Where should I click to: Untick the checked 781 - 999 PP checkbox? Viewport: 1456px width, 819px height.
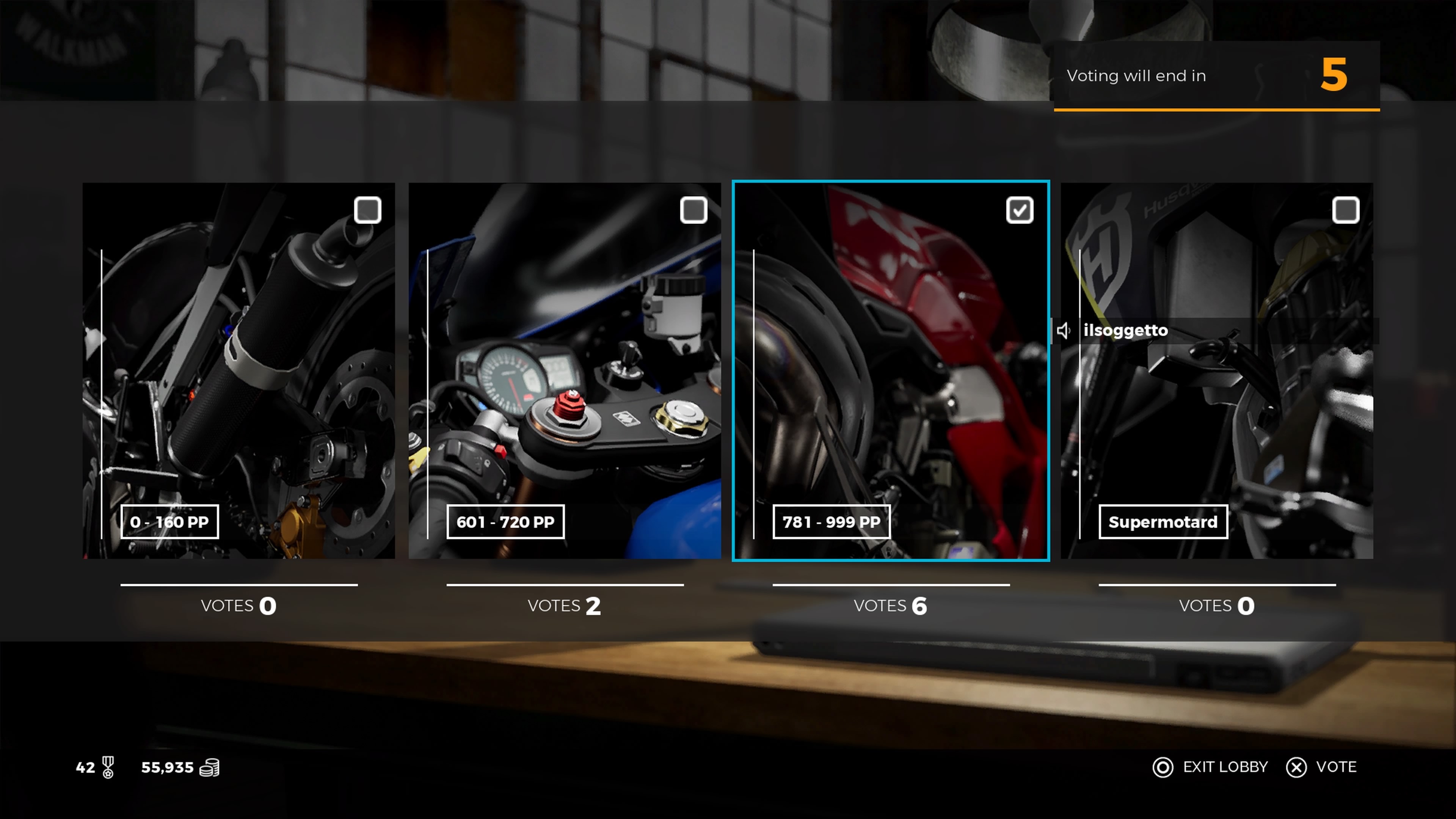coord(1020,210)
